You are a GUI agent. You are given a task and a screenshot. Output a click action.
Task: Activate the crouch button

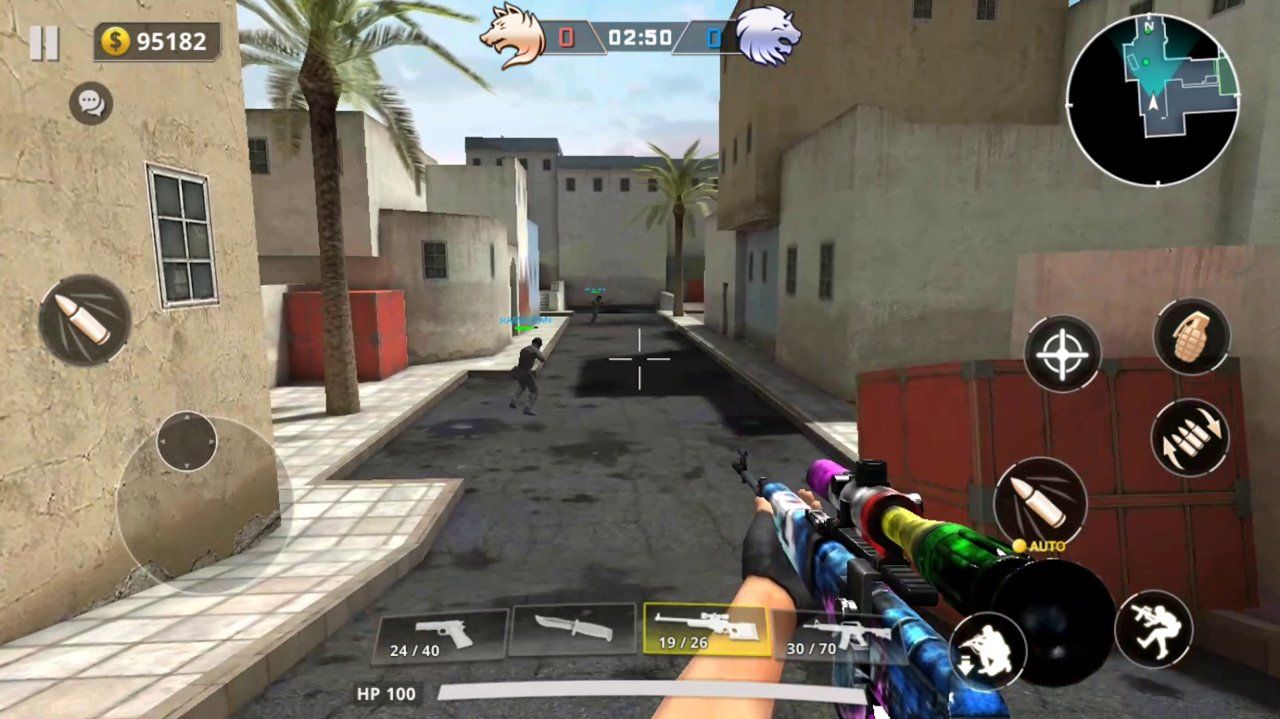[x=987, y=650]
